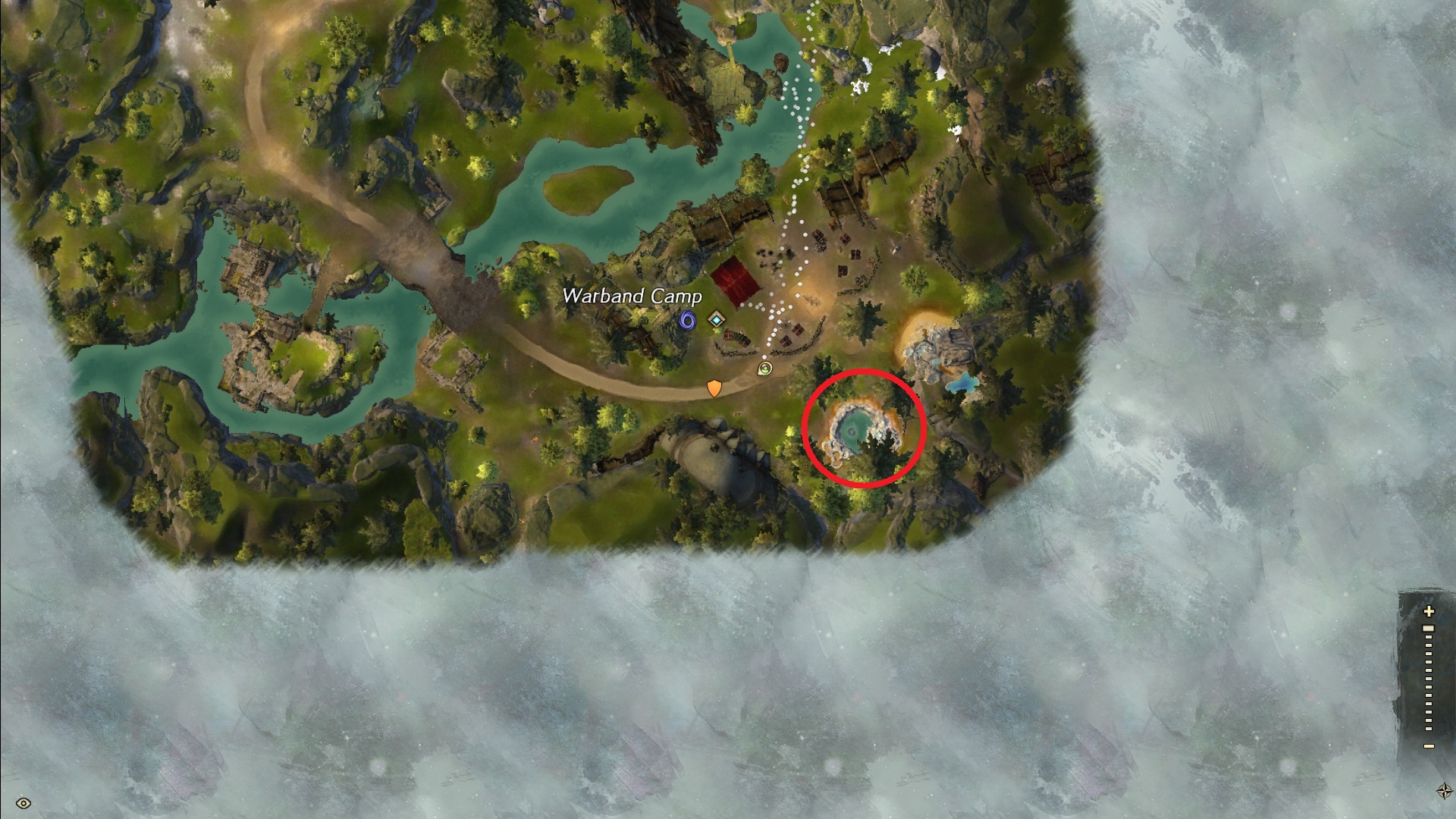Image resolution: width=1456 pixels, height=819 pixels.
Task: Zoom in with the plus button
Action: coord(1429,611)
